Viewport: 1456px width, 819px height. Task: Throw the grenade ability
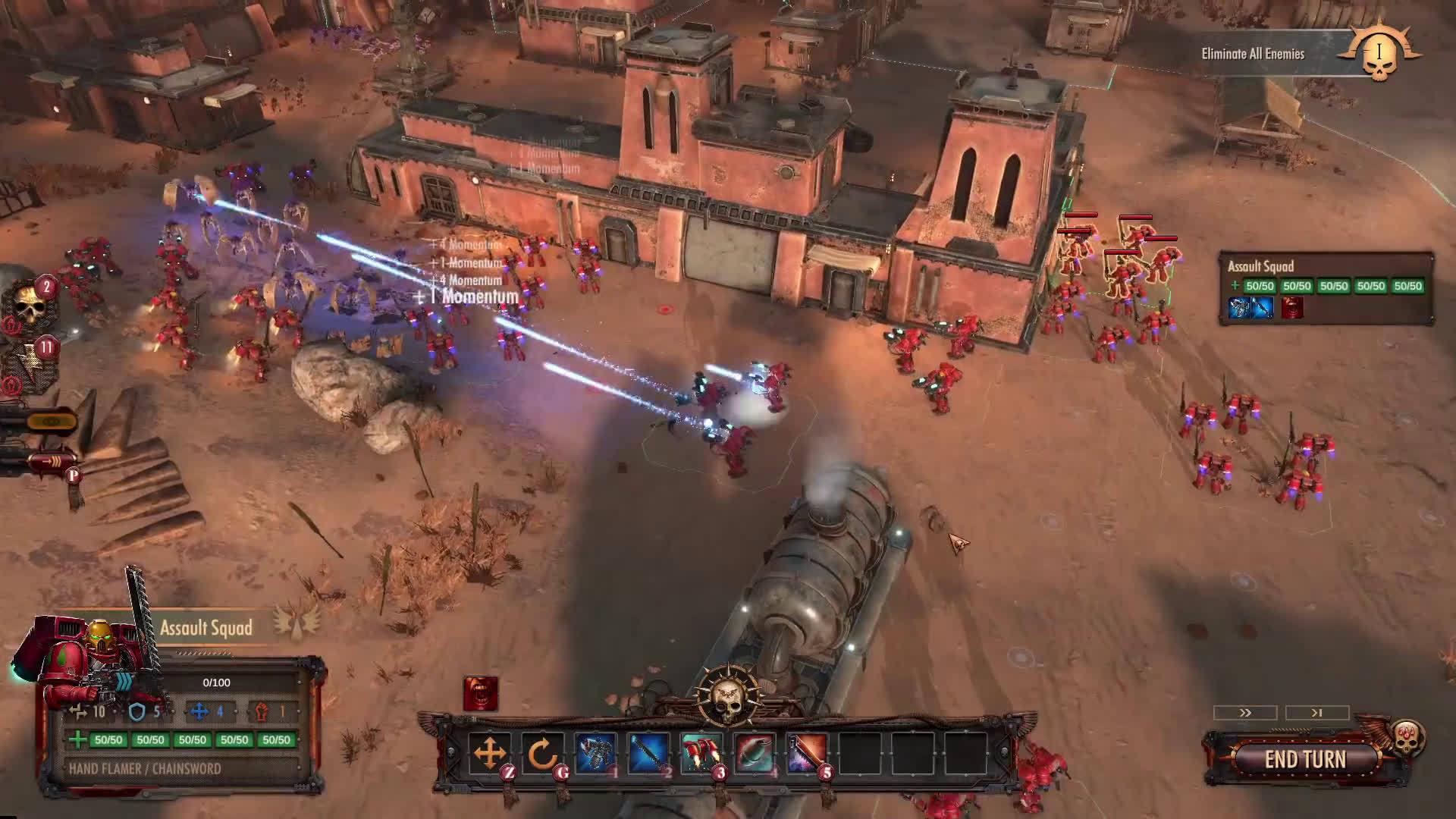(x=755, y=753)
